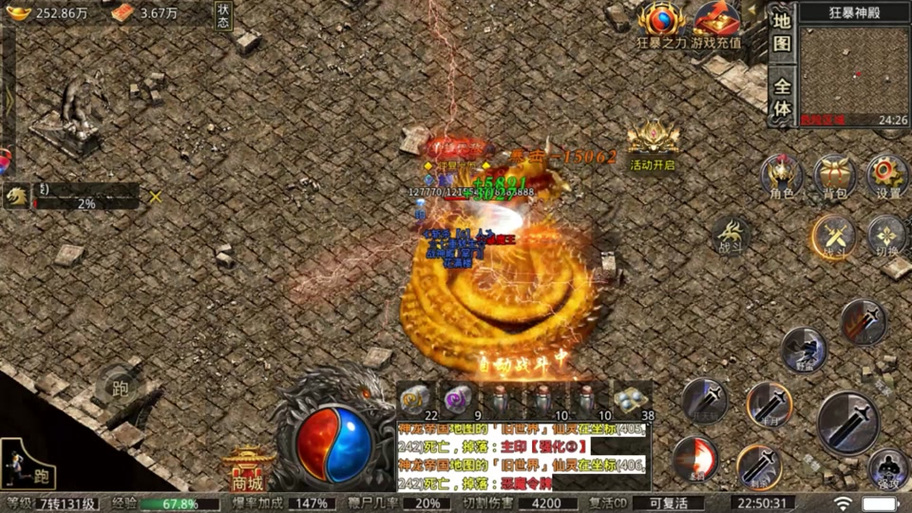This screenshot has width=912, height=513.
Task: Activate the 野蛮 charge skill
Action: pos(803,349)
